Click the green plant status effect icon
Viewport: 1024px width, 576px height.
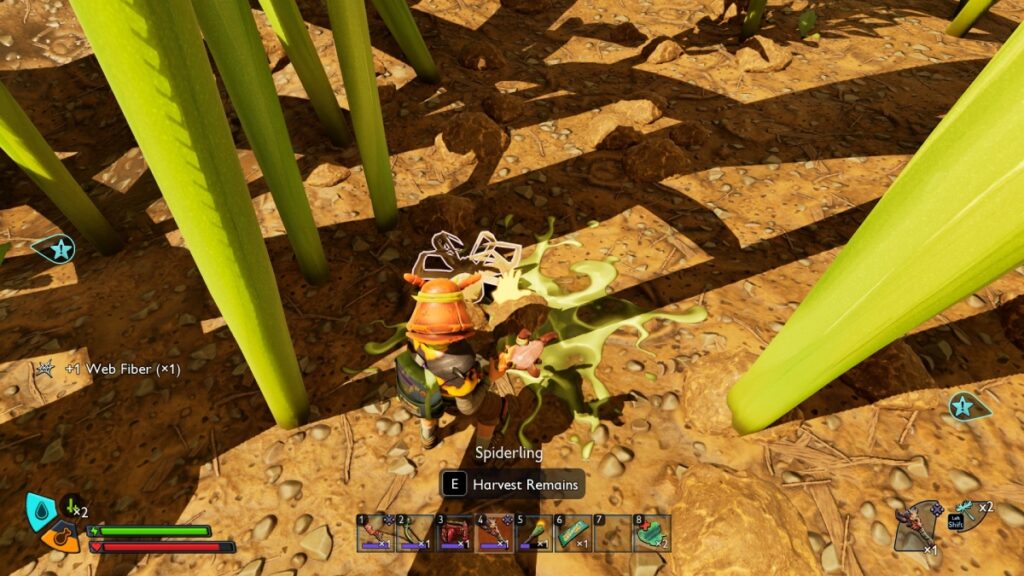[70, 507]
